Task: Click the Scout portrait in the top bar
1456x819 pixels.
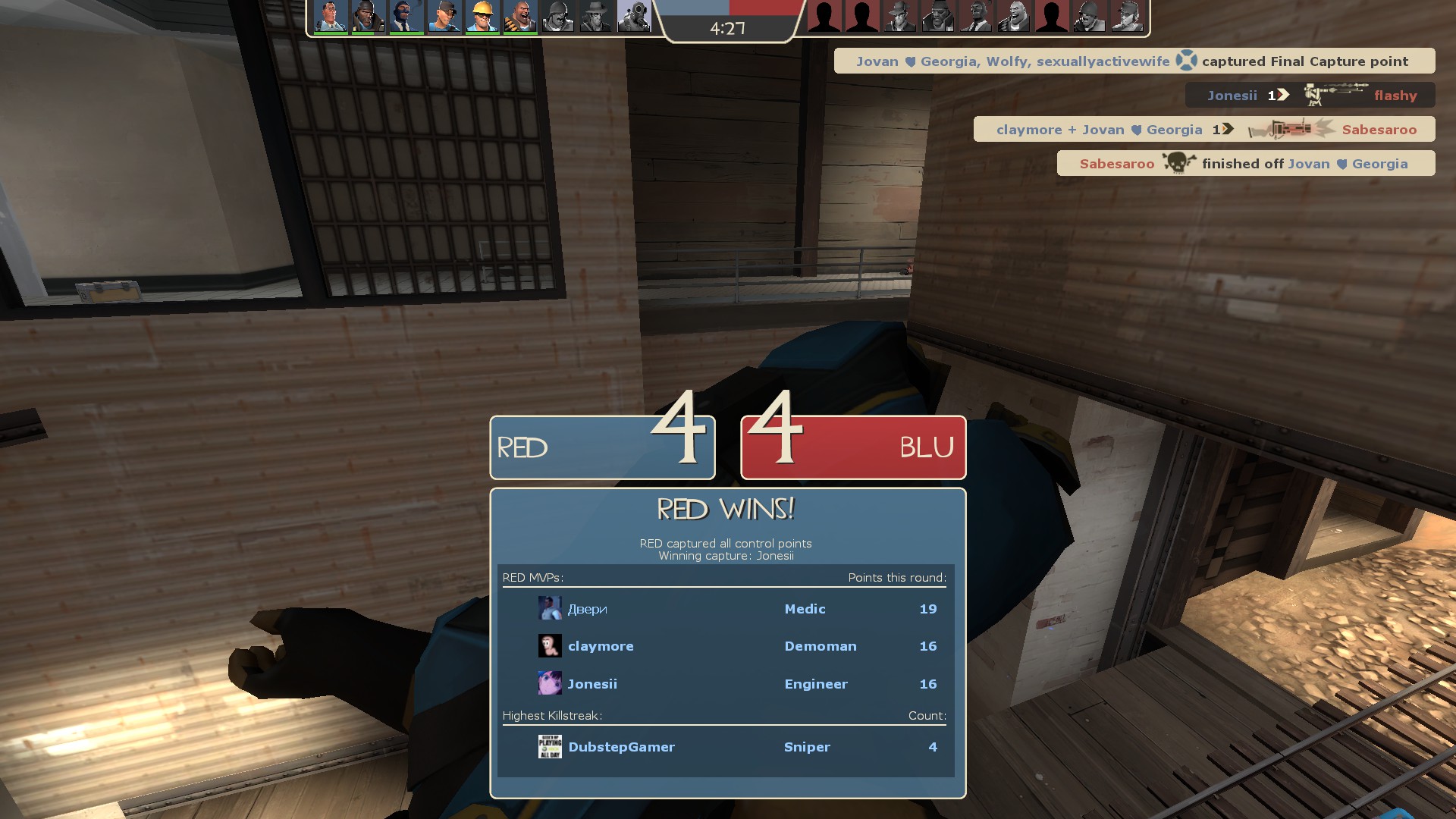Action: pos(444,17)
